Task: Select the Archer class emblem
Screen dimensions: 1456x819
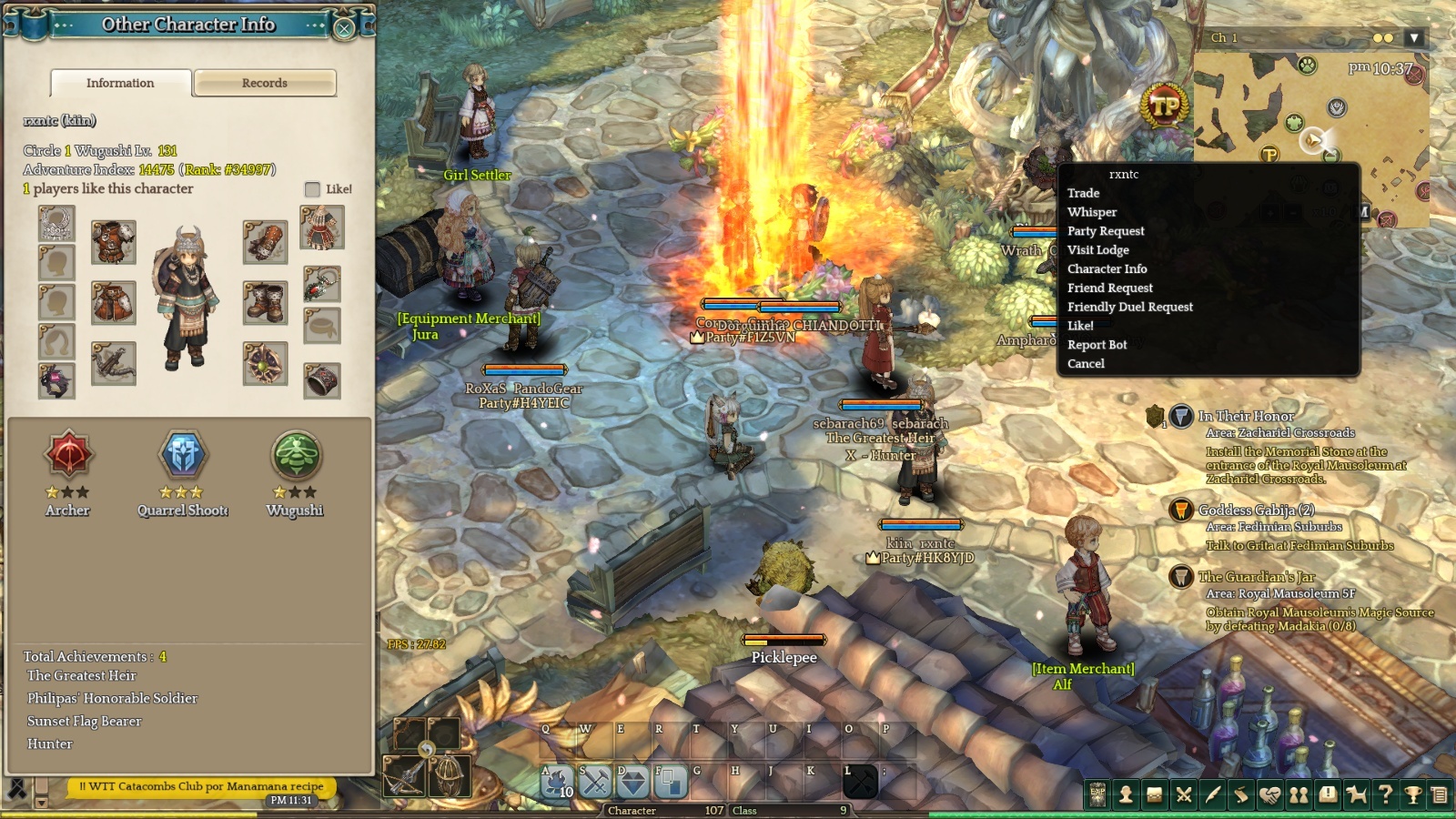Action: pos(68,455)
